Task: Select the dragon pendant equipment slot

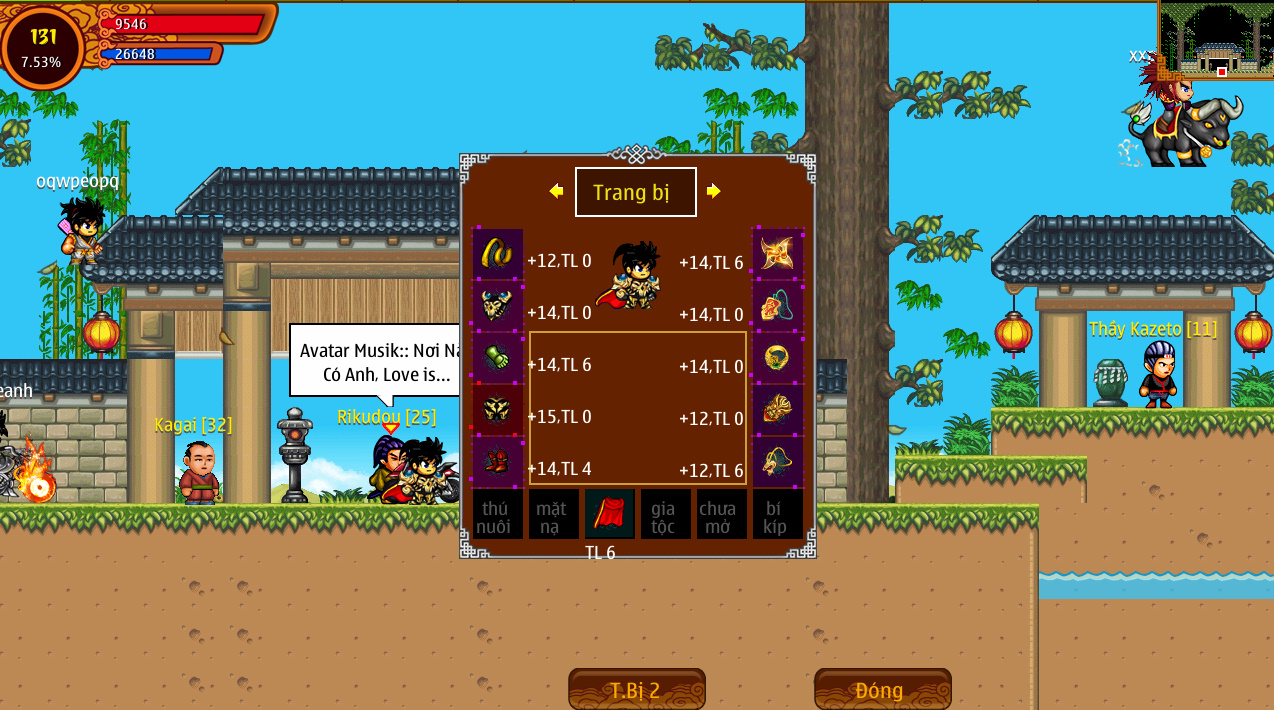Action: click(x=777, y=461)
